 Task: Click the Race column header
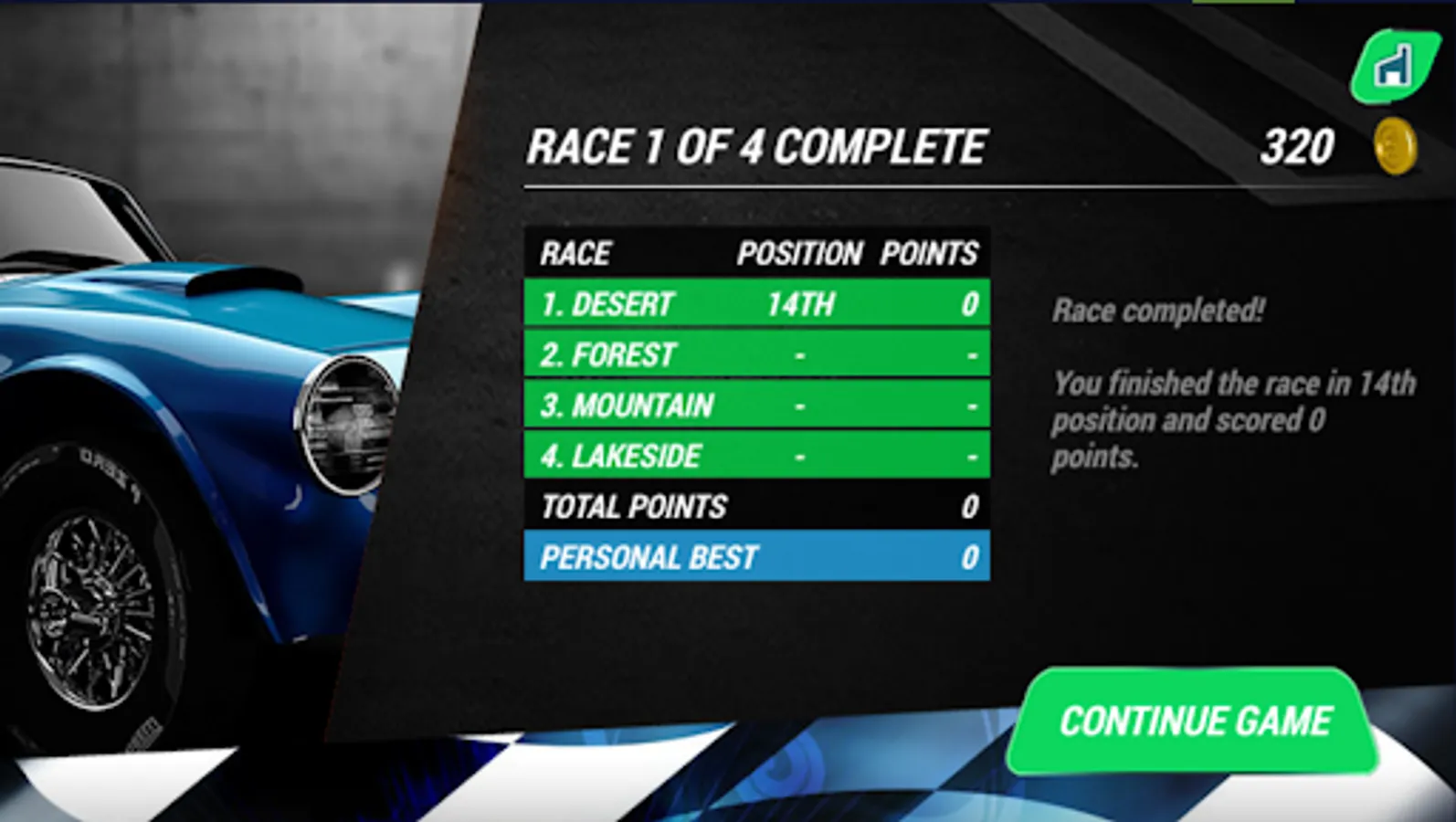(x=576, y=254)
